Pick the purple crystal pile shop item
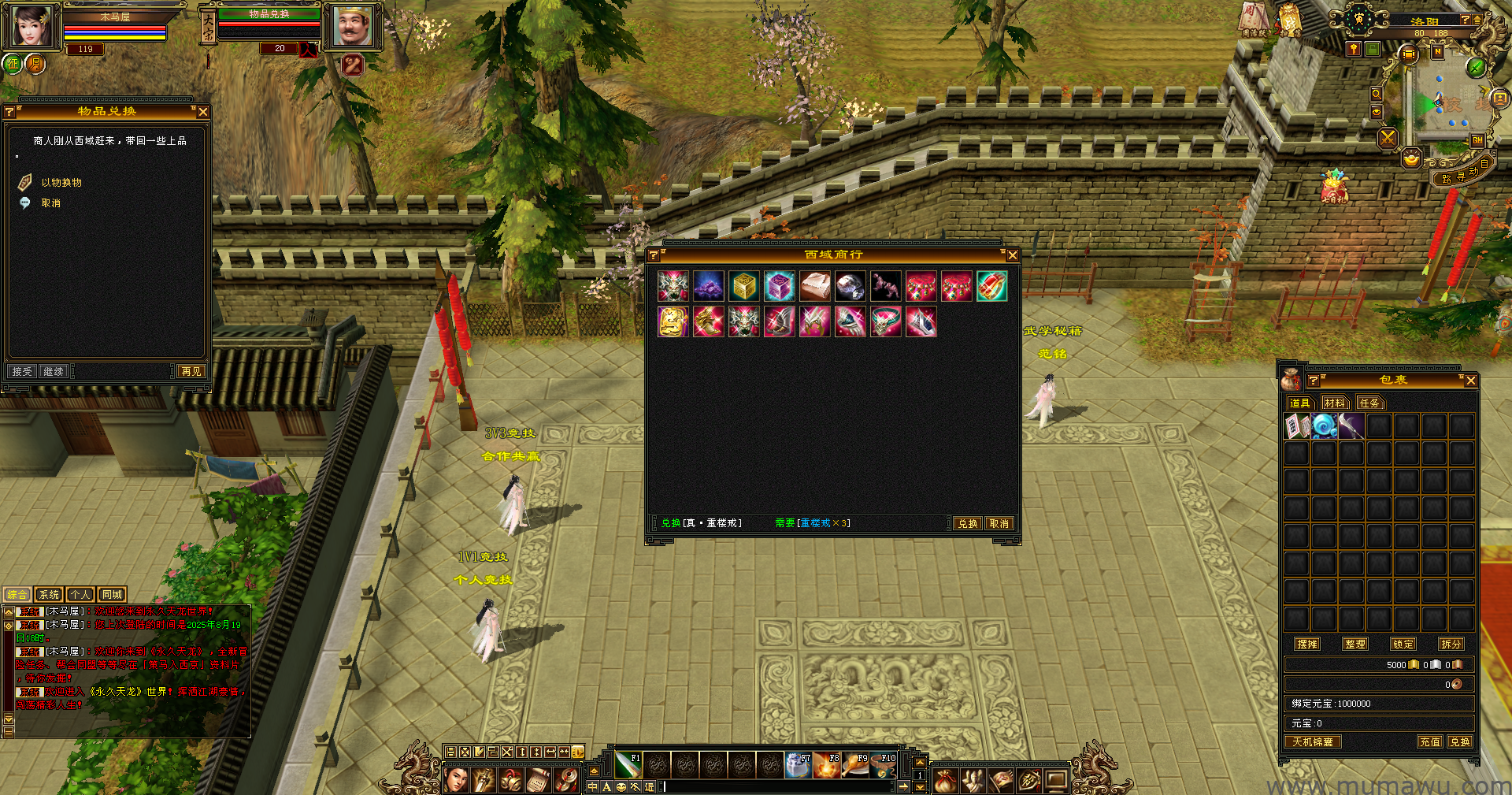The height and width of the screenshot is (795, 1512). coord(709,286)
